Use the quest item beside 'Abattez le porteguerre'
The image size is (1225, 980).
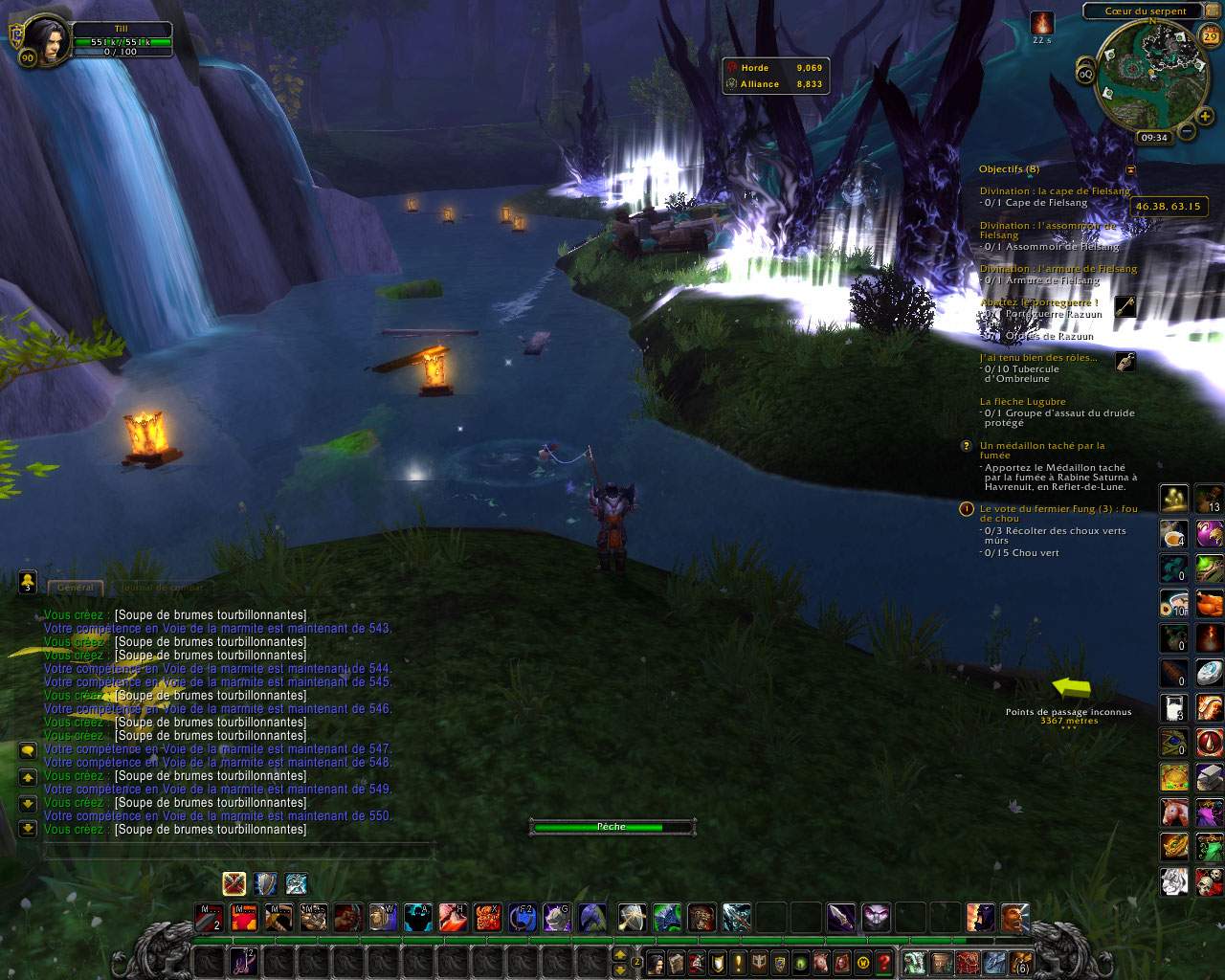pyautogui.click(x=1125, y=306)
